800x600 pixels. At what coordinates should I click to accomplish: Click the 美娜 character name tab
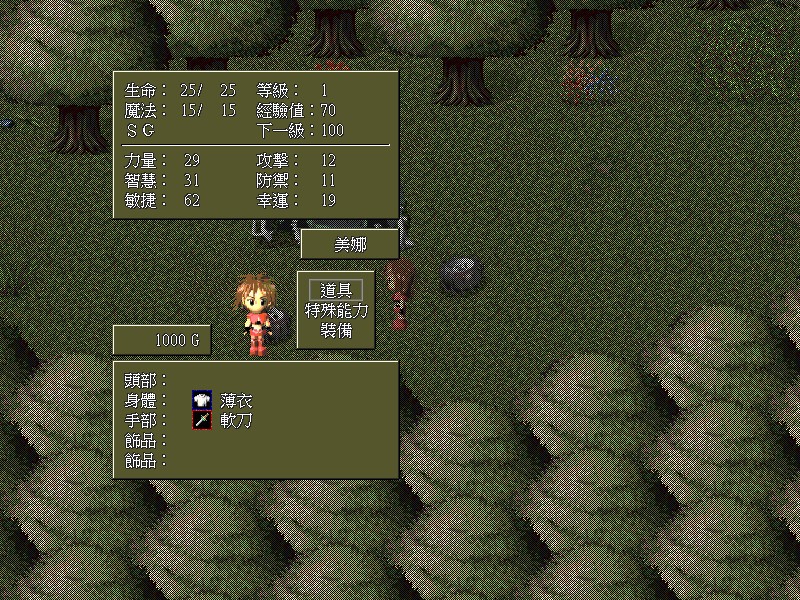[350, 244]
